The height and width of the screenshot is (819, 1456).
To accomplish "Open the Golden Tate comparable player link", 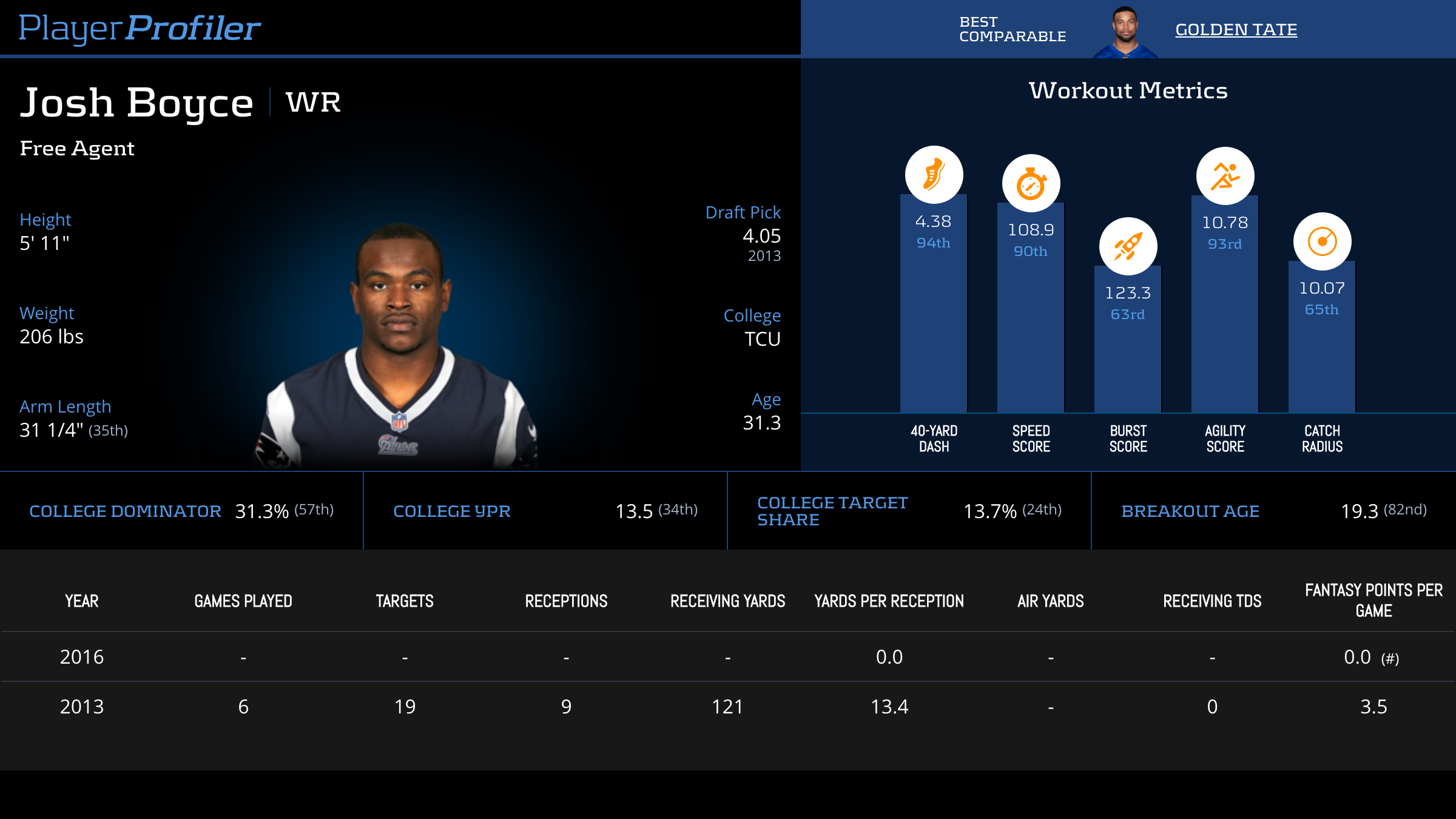I will pyautogui.click(x=1236, y=30).
